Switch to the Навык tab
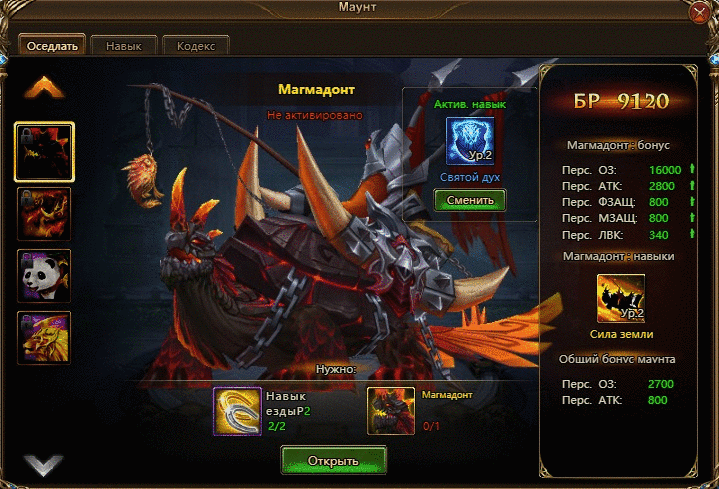719x489 pixels. 125,46
